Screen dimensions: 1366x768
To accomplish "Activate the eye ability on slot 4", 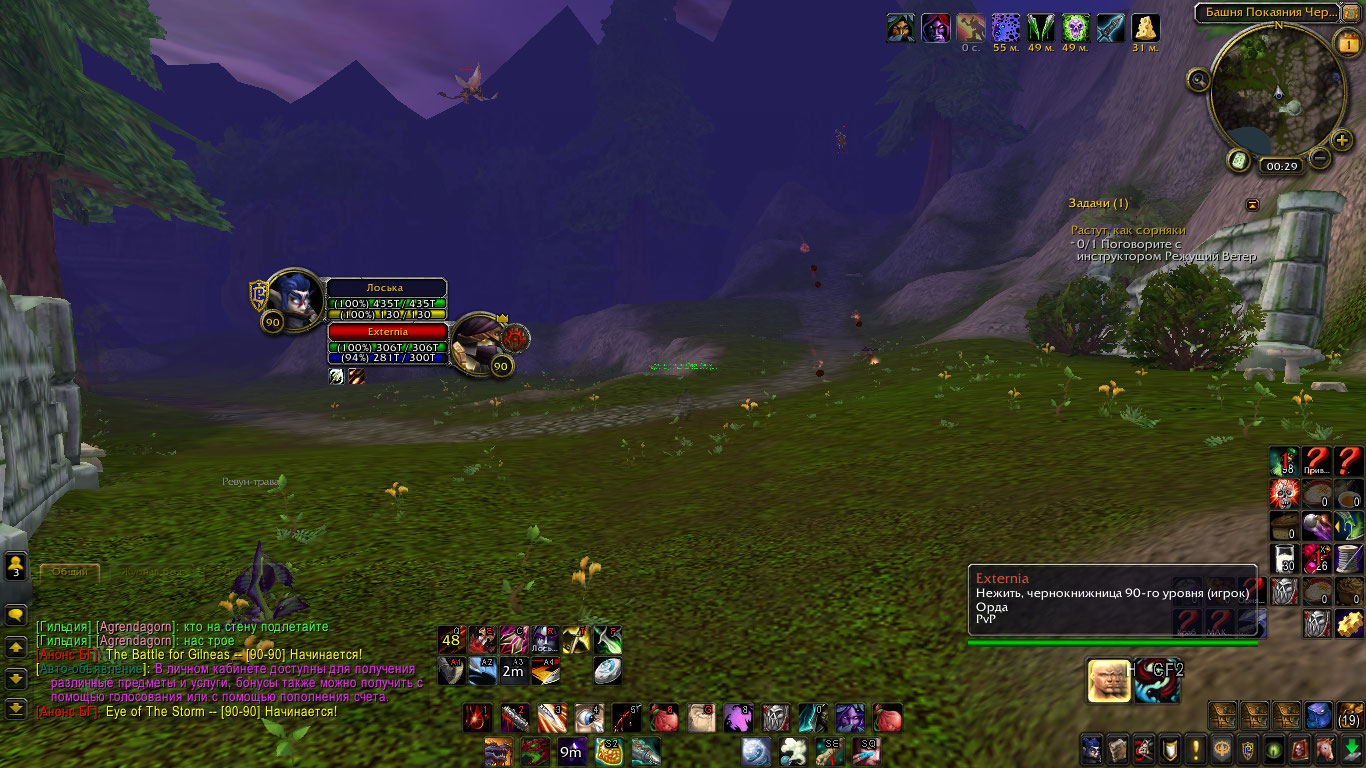I will [589, 718].
